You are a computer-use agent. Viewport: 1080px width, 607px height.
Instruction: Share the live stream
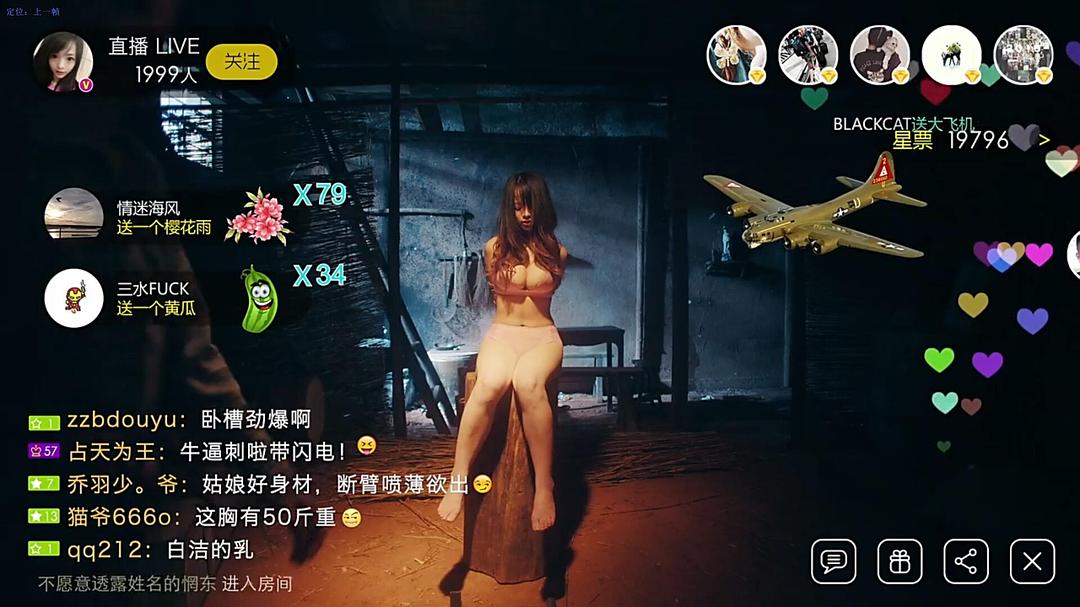965,561
